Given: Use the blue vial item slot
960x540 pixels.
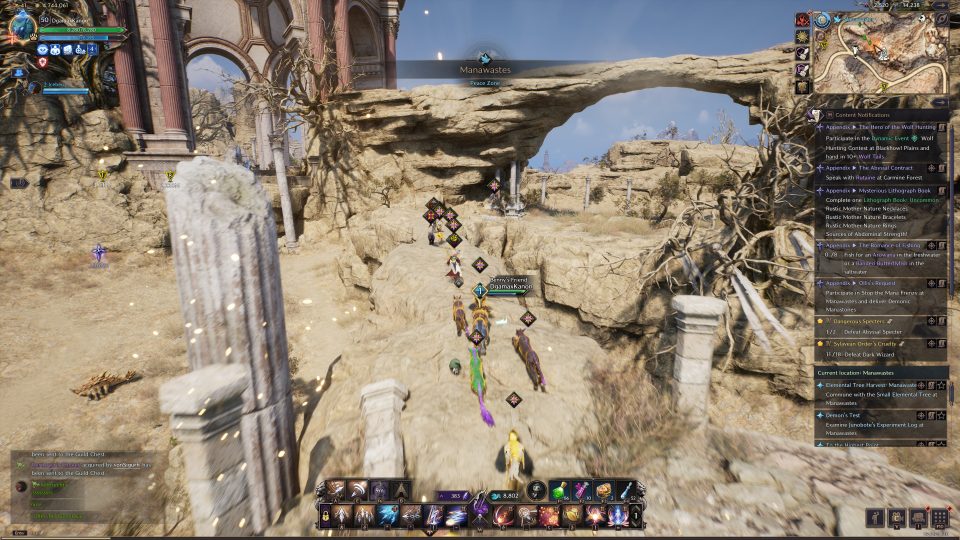Looking at the screenshot, I should pos(625,490).
